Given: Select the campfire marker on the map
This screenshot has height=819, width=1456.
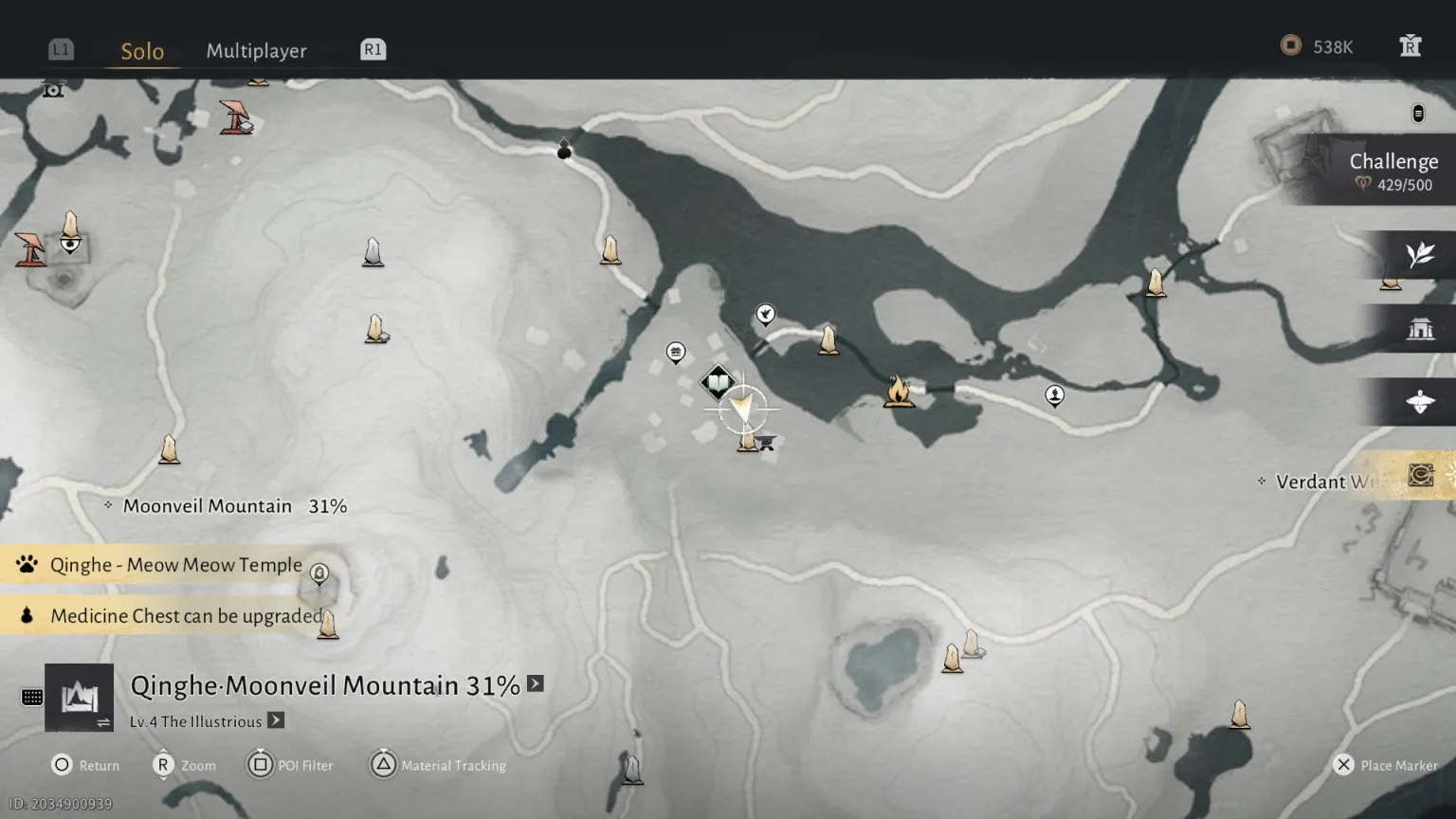Looking at the screenshot, I should 898,391.
